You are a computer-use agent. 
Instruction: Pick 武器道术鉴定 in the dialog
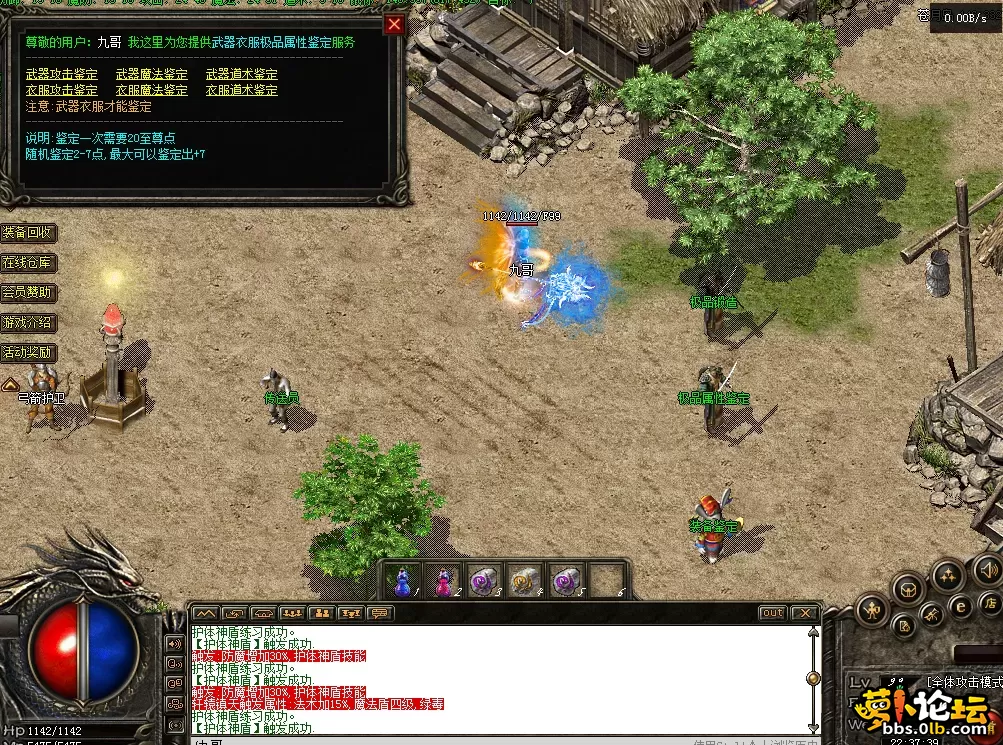pyautogui.click(x=242, y=74)
